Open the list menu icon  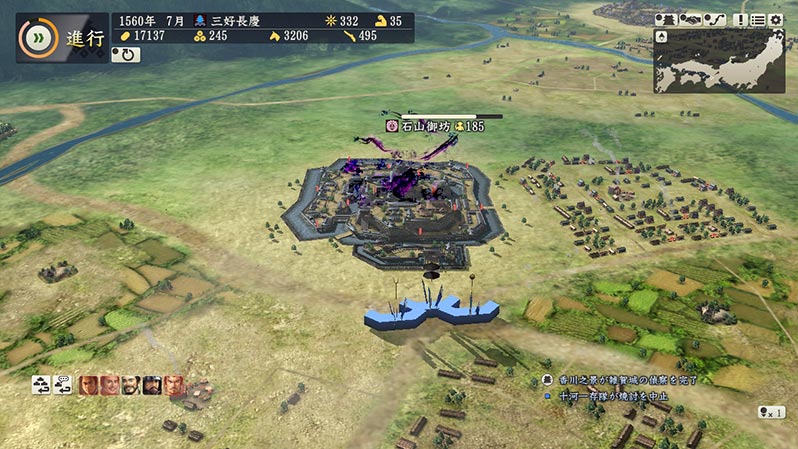757,20
